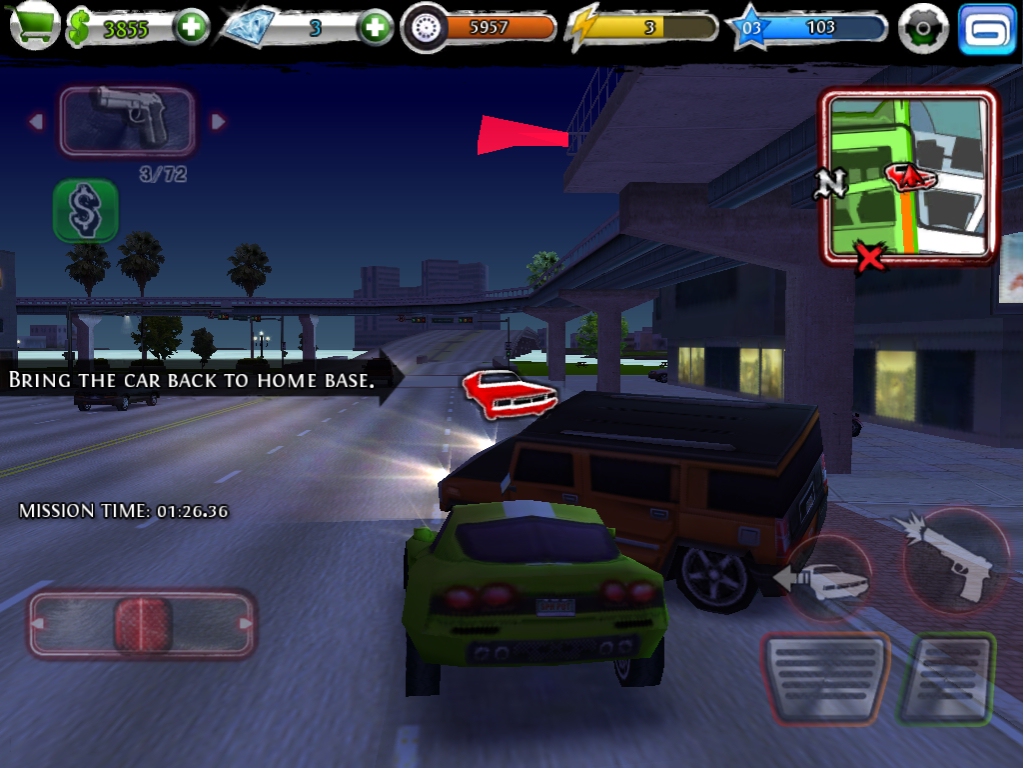Screen dimensions: 1024x768
Task: Hit the brake pedal
Action: tap(825, 677)
